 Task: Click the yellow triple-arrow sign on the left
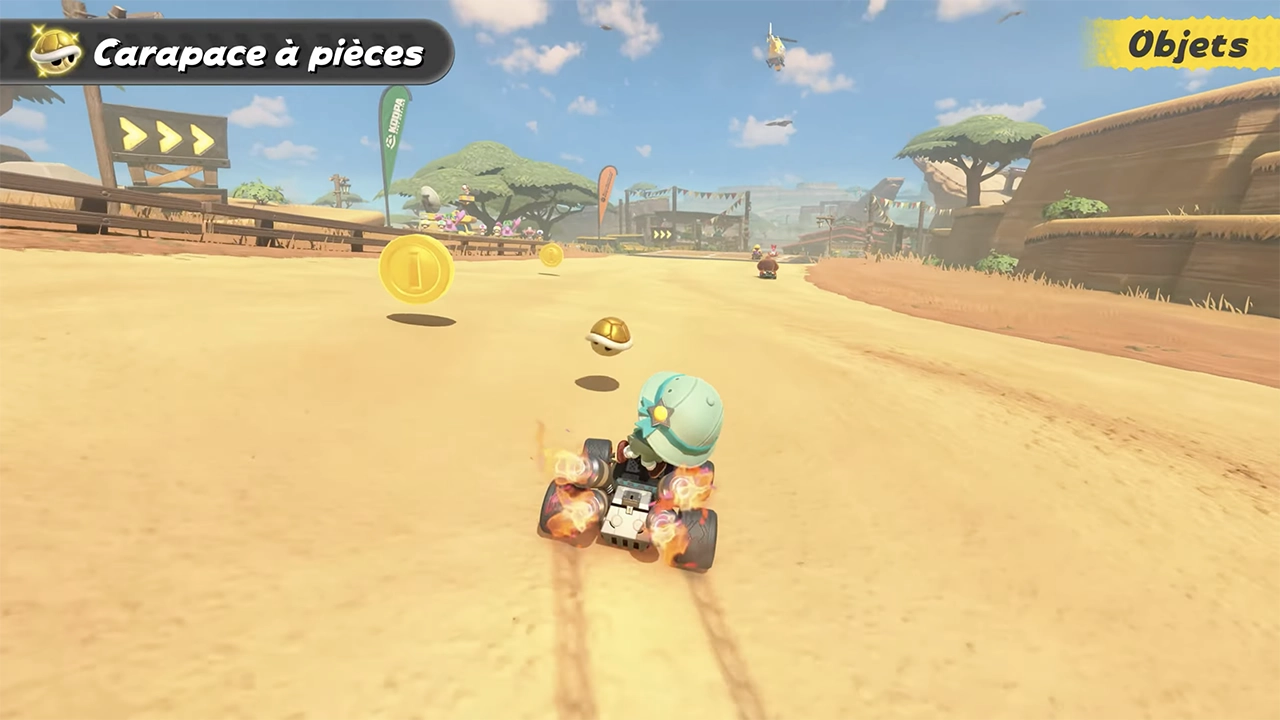[x=165, y=137]
